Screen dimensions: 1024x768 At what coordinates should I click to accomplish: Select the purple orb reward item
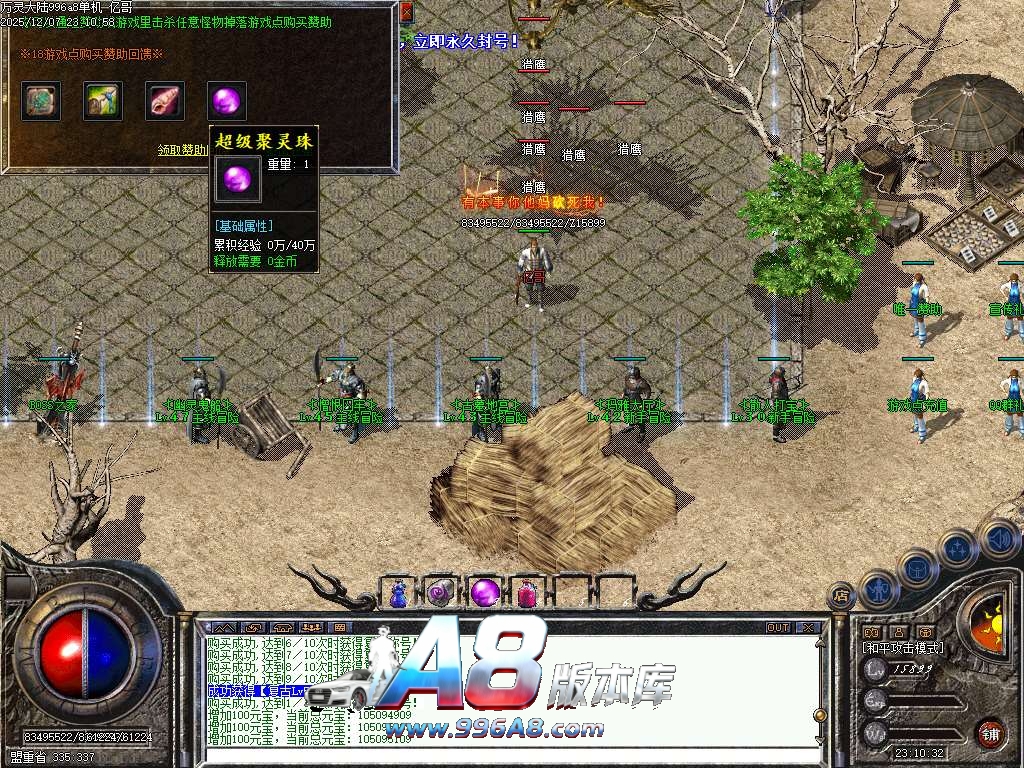(x=226, y=101)
